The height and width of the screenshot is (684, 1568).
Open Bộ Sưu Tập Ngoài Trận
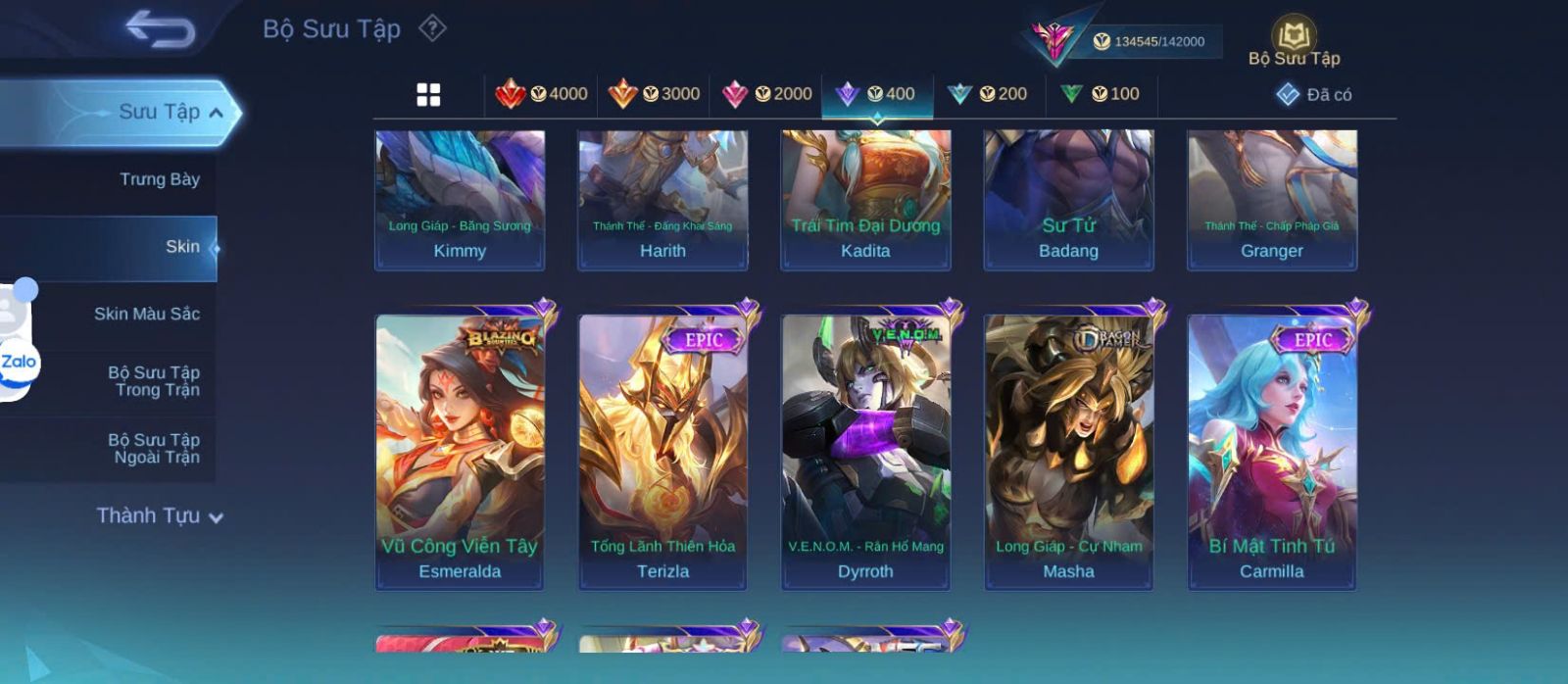[x=155, y=449]
